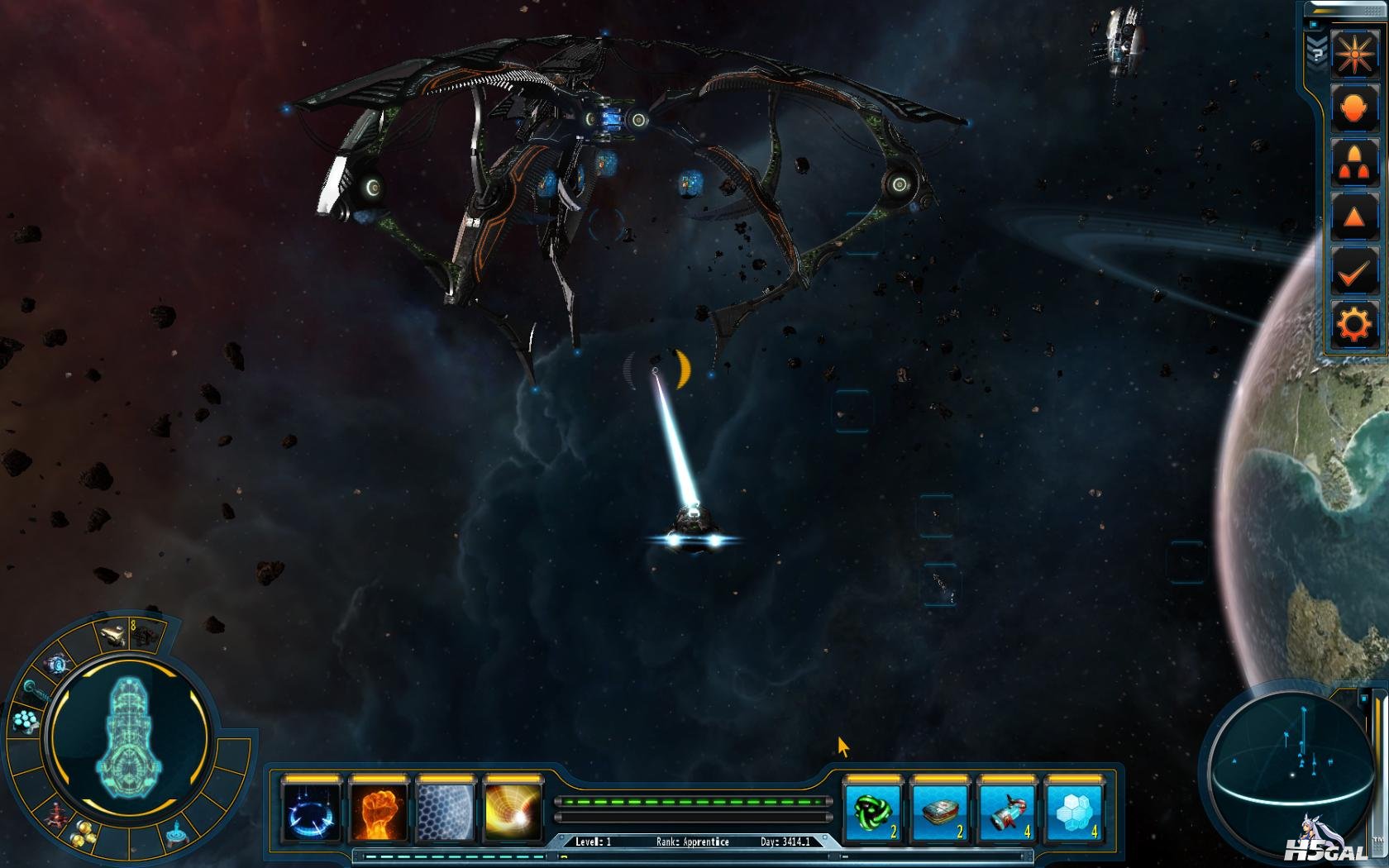Activate the flaming fist ability

[379, 812]
